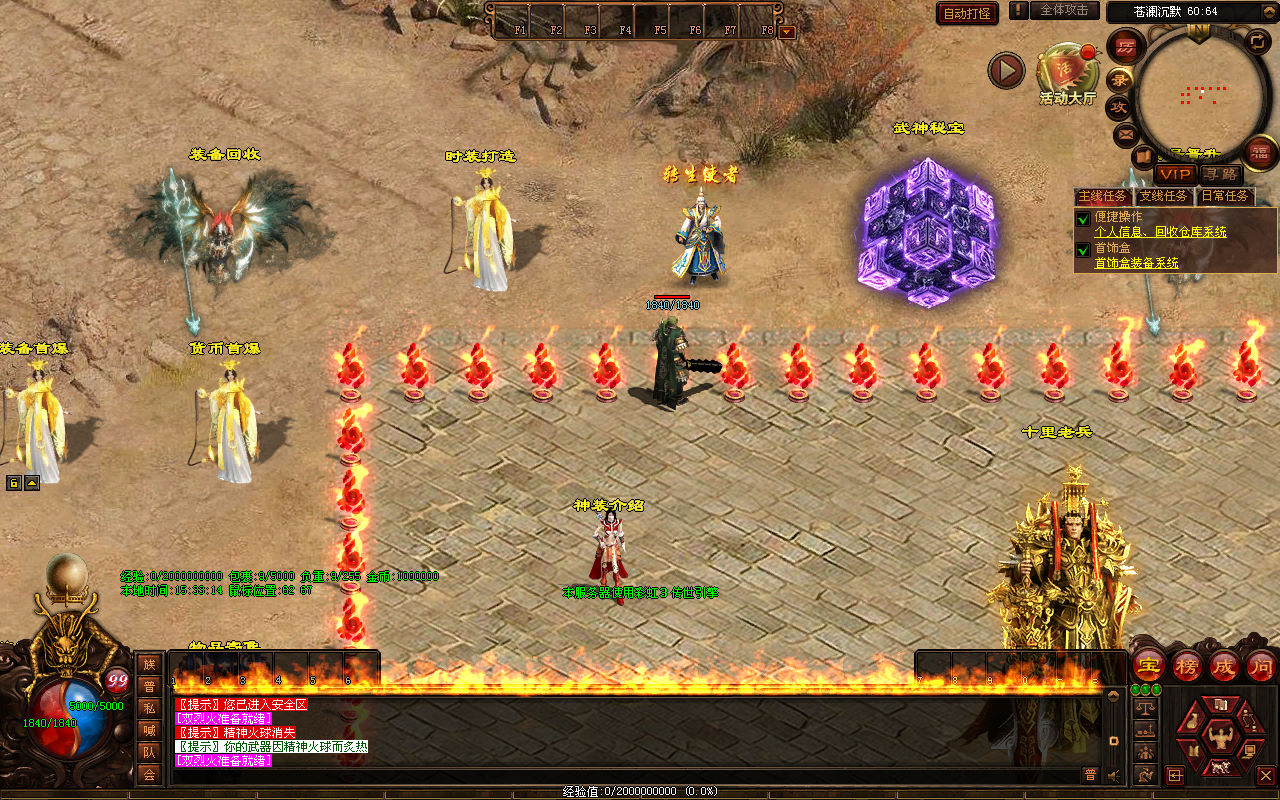Switch to the 支线任务 side quest tab
Viewport: 1280px width, 800px height.
1164,196
